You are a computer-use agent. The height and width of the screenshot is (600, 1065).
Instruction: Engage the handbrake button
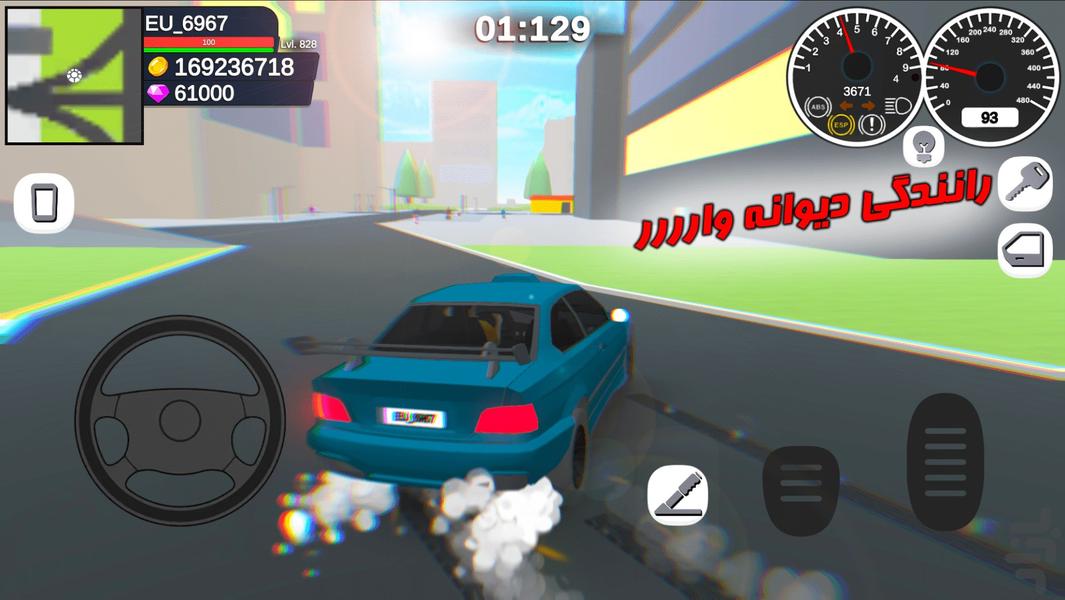[x=677, y=495]
